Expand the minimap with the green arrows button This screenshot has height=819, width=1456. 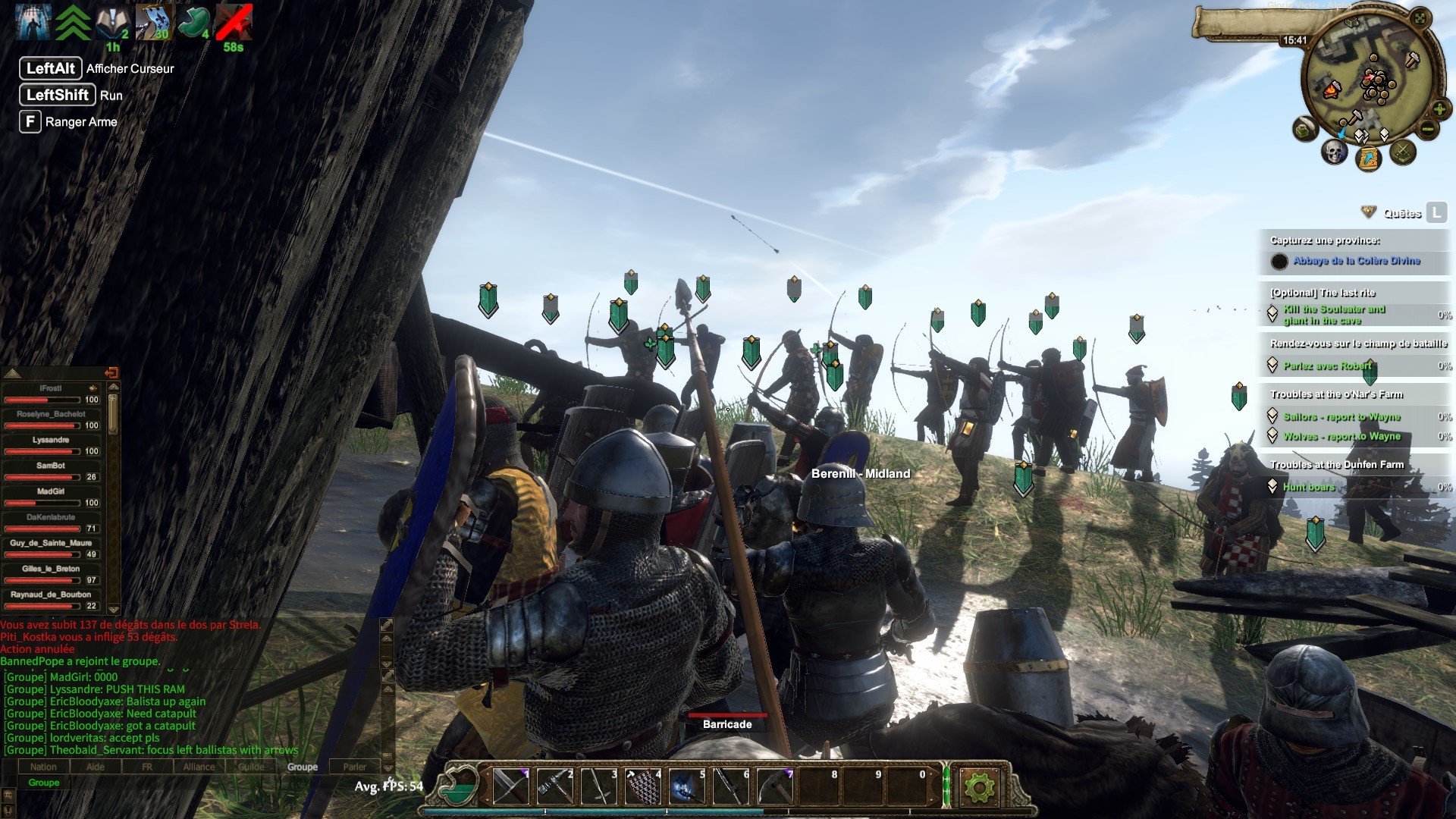click(x=1420, y=18)
